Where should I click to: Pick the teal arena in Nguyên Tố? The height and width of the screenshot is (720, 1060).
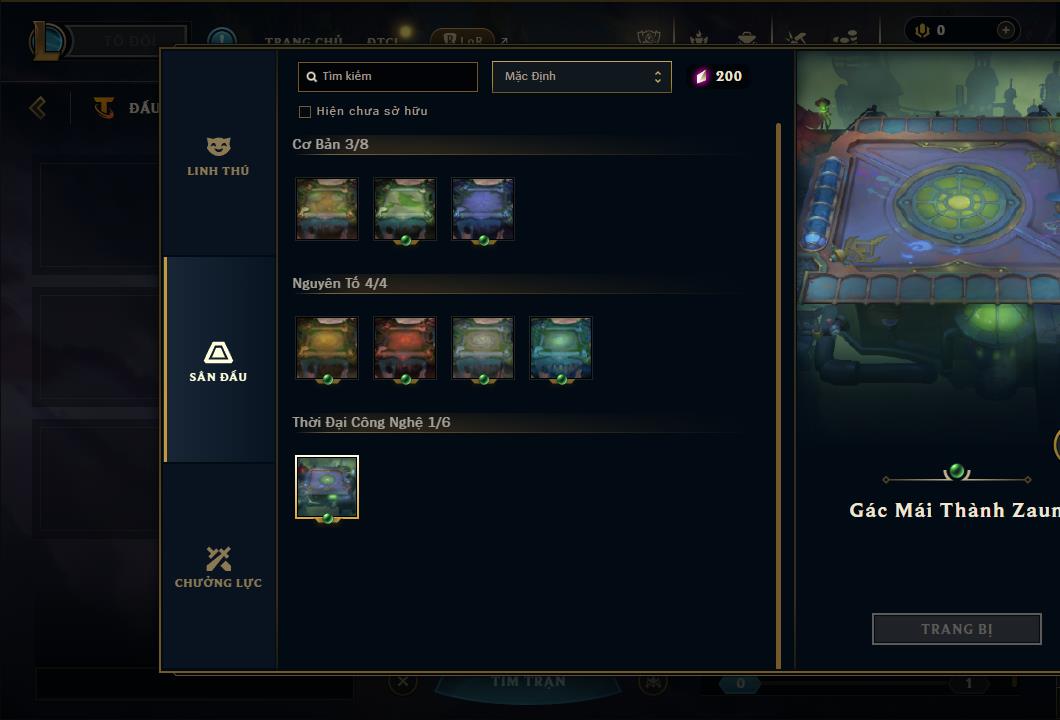(x=560, y=348)
